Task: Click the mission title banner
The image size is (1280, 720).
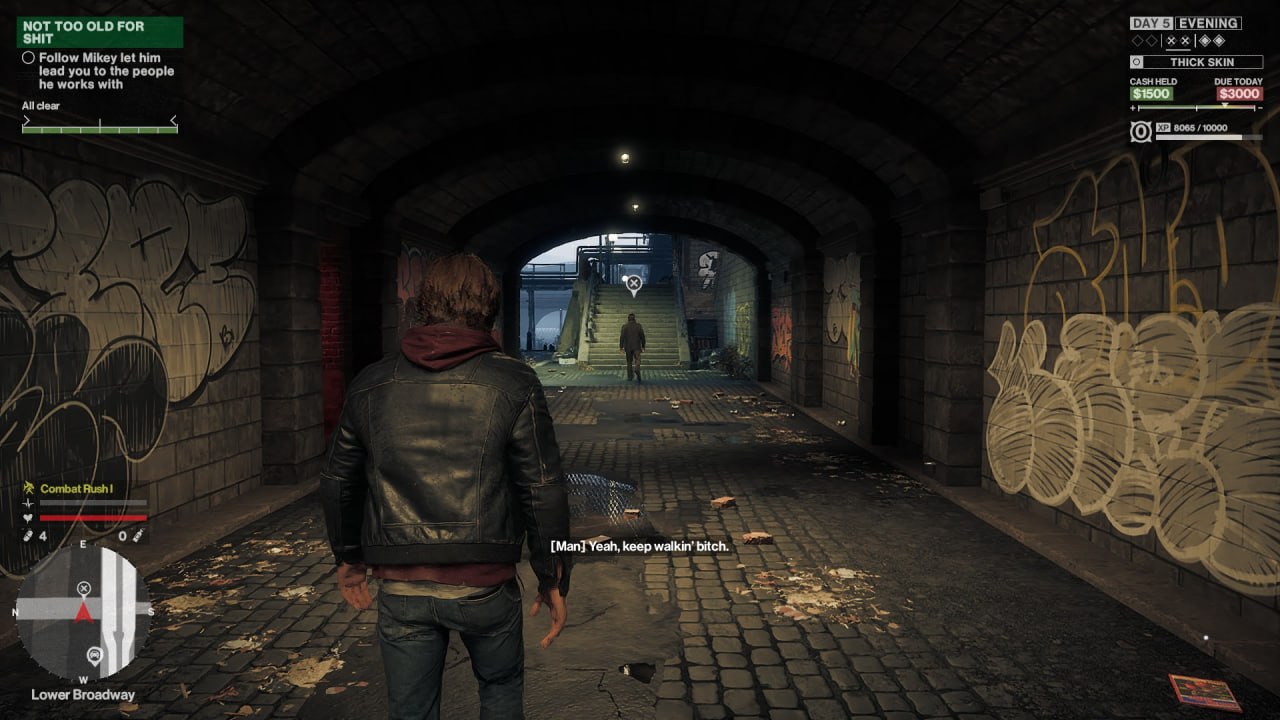Action: pyautogui.click(x=99, y=32)
